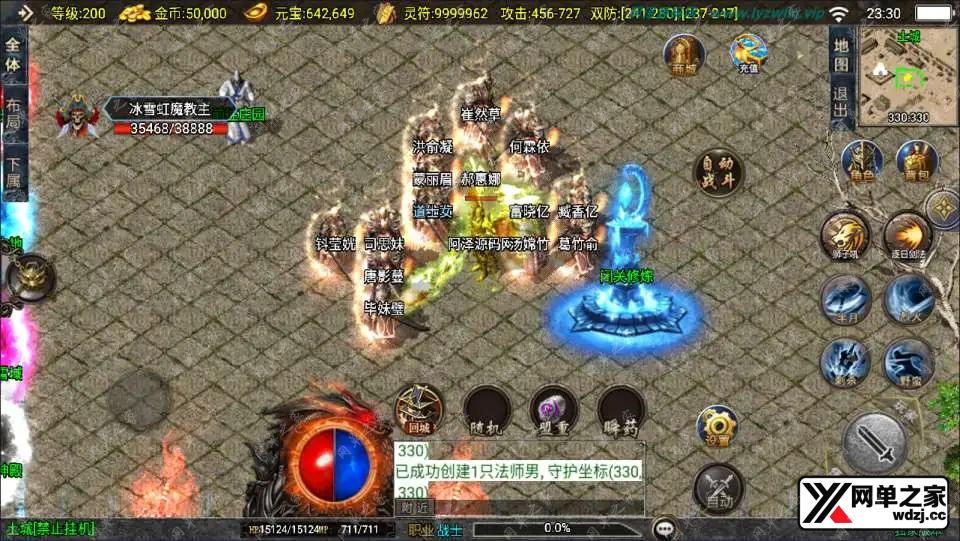Select the 全体 tab
Image resolution: width=960 pixels, height=541 pixels.
[x=13, y=54]
